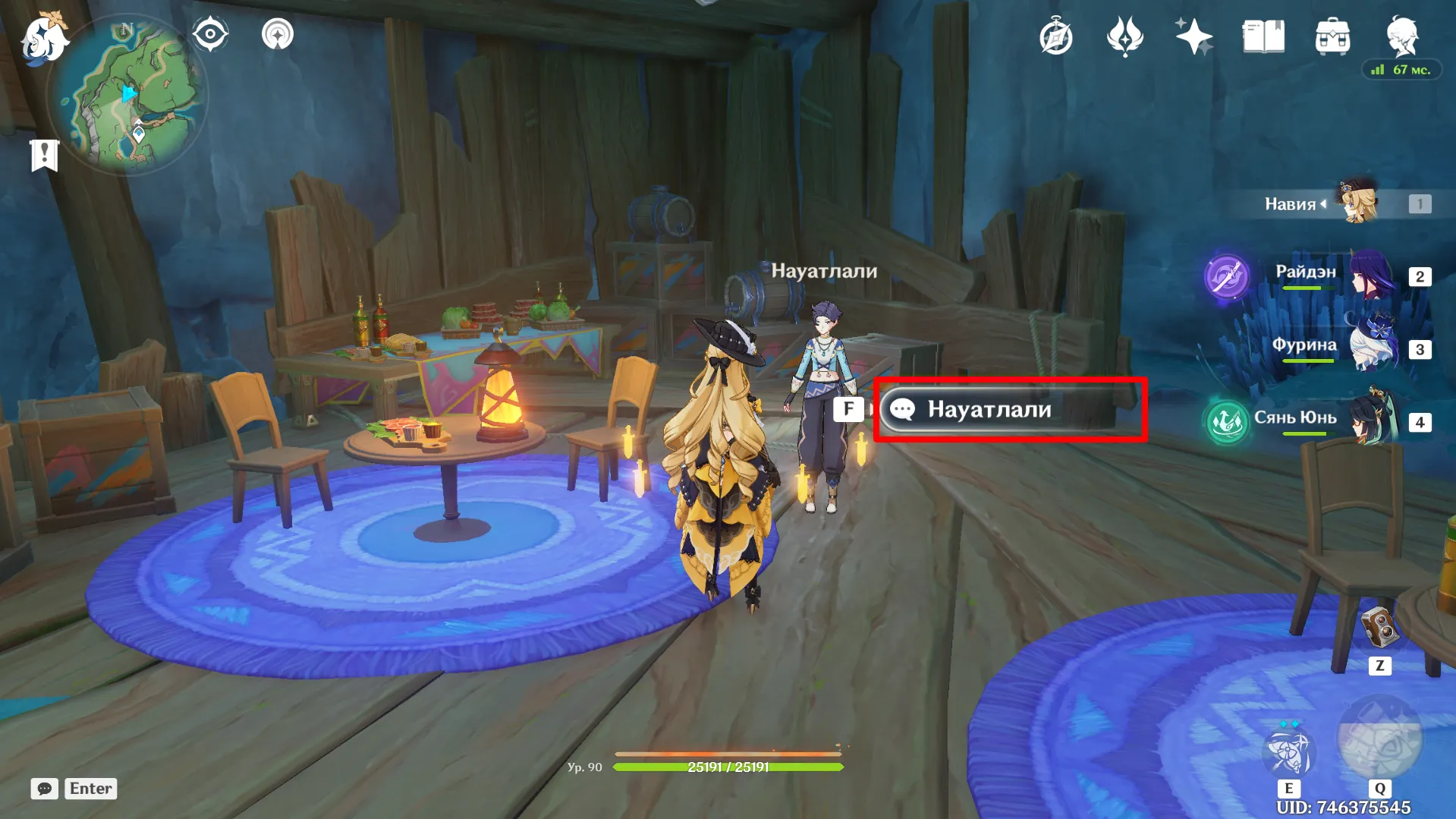
Task: Open the Wish four-point star icon
Action: pyautogui.click(x=1193, y=36)
